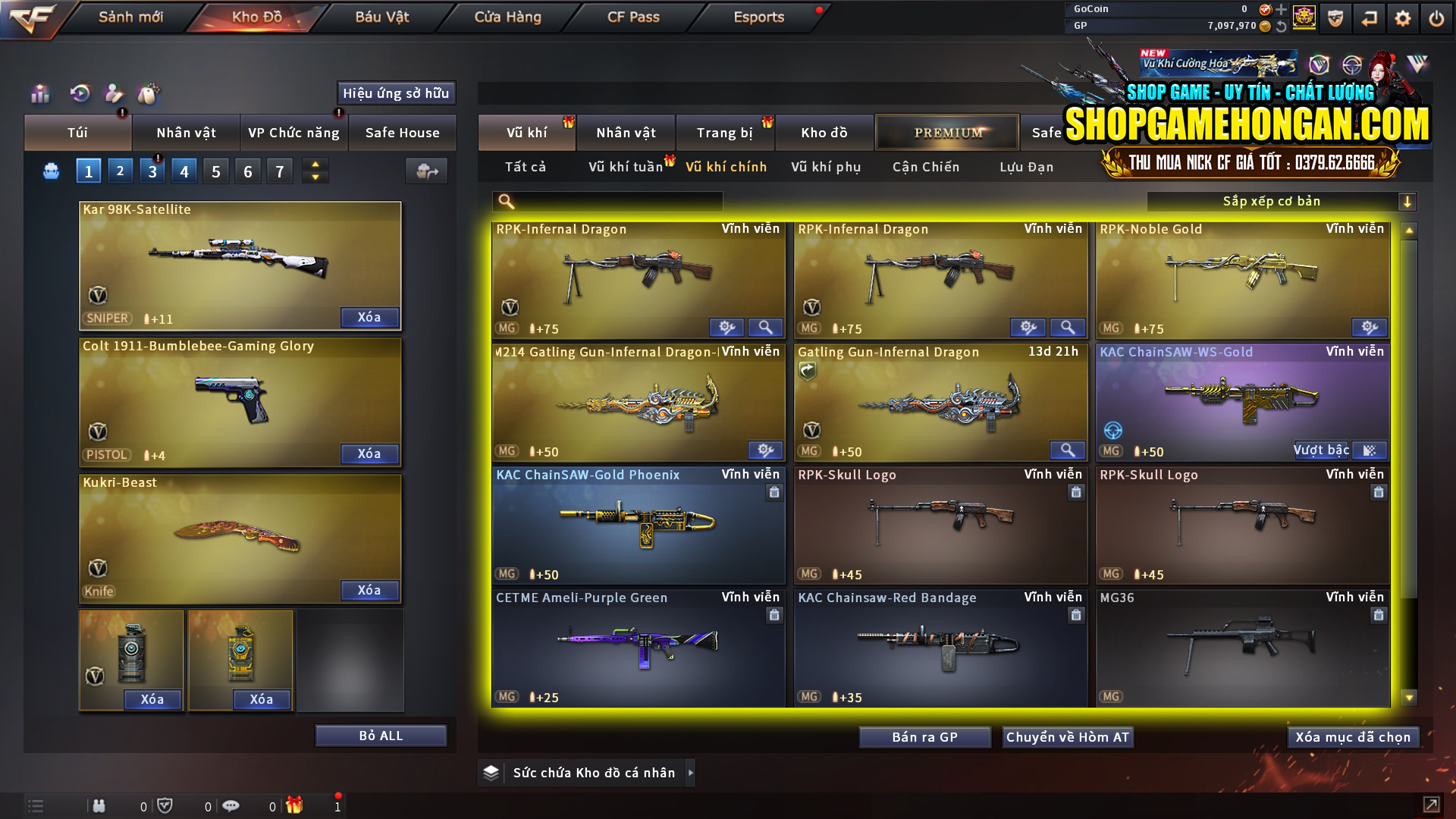1456x819 pixels.
Task: Click the blue bag icon left of the number buttons
Action: 50,171
